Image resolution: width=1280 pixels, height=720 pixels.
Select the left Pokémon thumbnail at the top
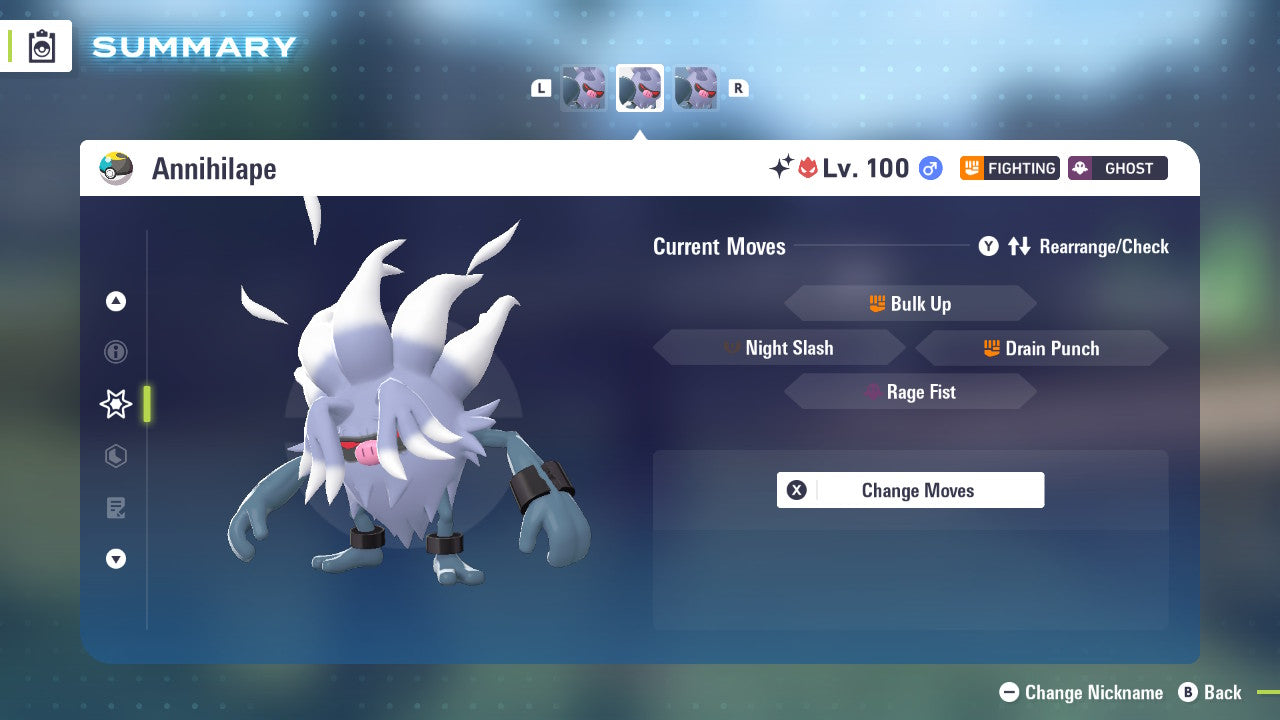[584, 87]
